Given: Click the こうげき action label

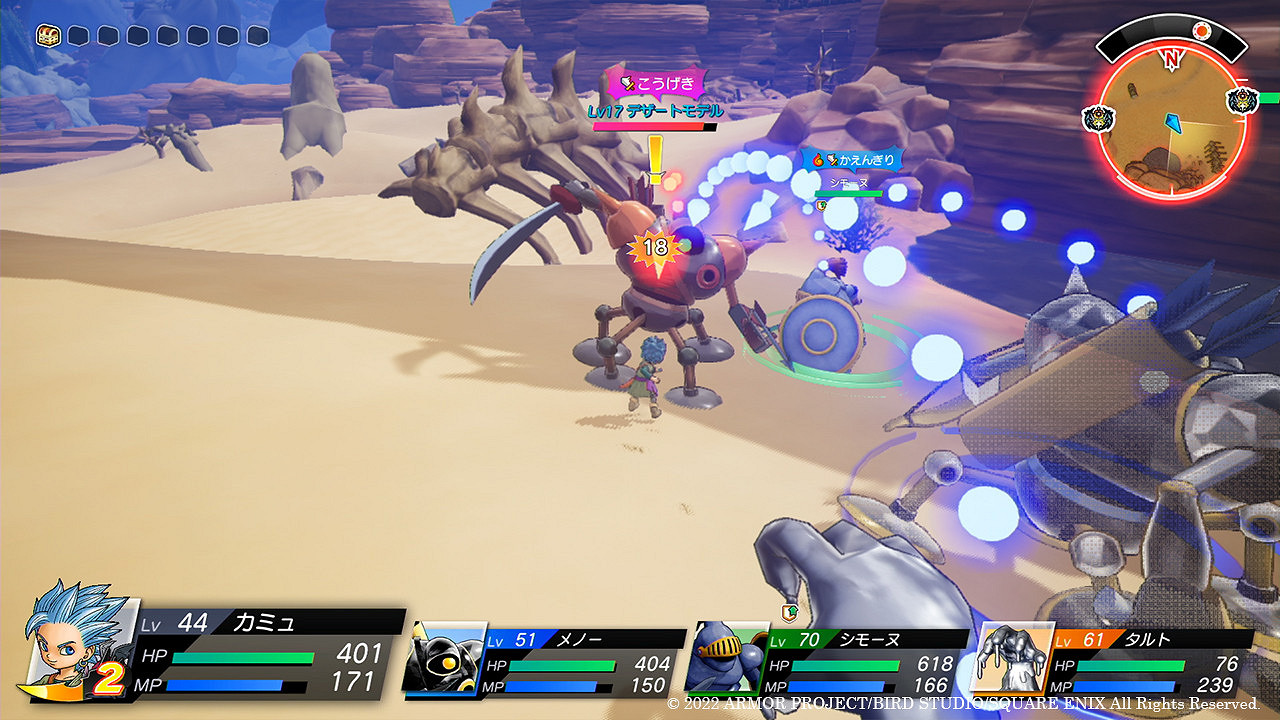Looking at the screenshot, I should [656, 83].
